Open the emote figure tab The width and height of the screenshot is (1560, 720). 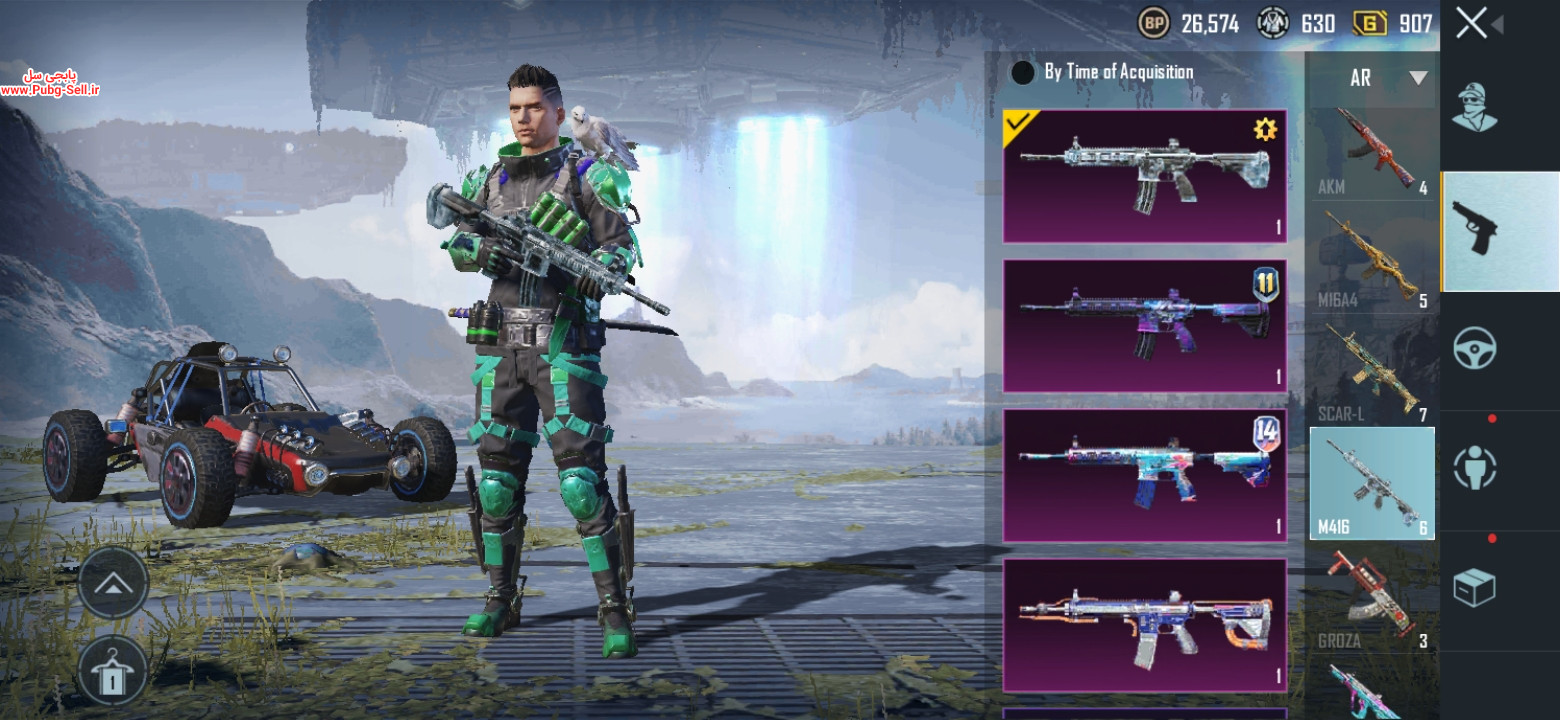pyautogui.click(x=1475, y=468)
